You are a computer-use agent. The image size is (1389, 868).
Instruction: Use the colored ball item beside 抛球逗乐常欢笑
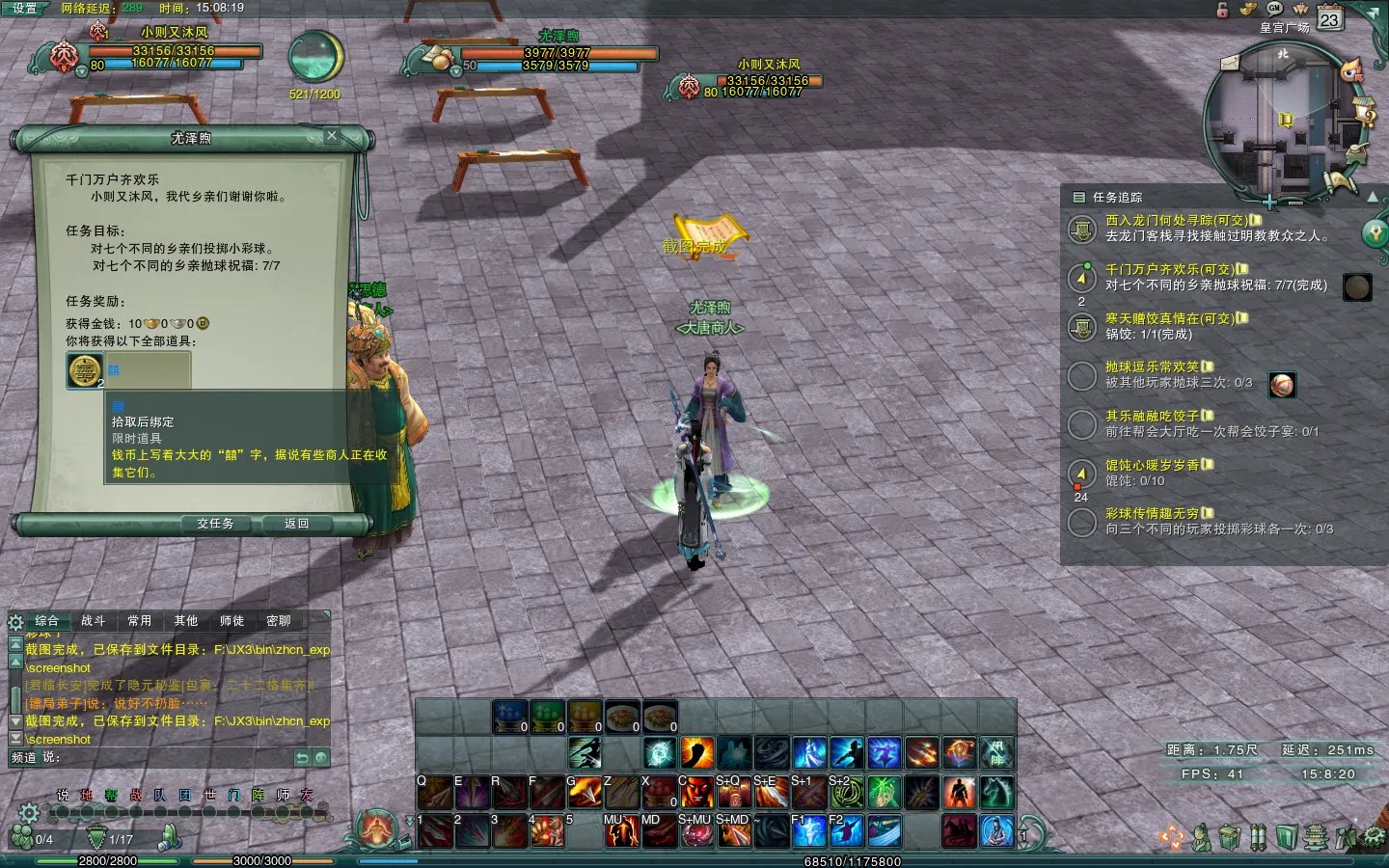[x=1282, y=385]
